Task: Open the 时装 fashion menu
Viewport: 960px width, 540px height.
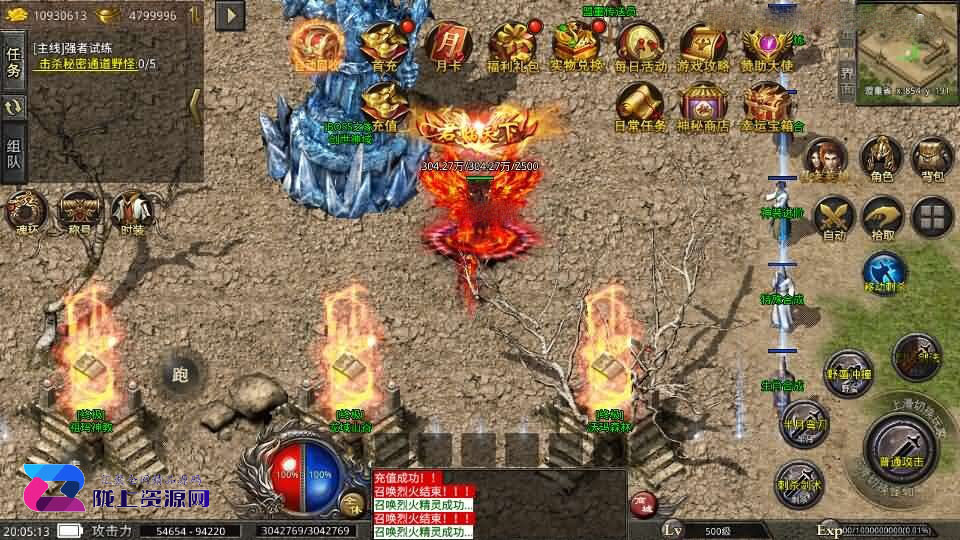Action: (x=132, y=211)
